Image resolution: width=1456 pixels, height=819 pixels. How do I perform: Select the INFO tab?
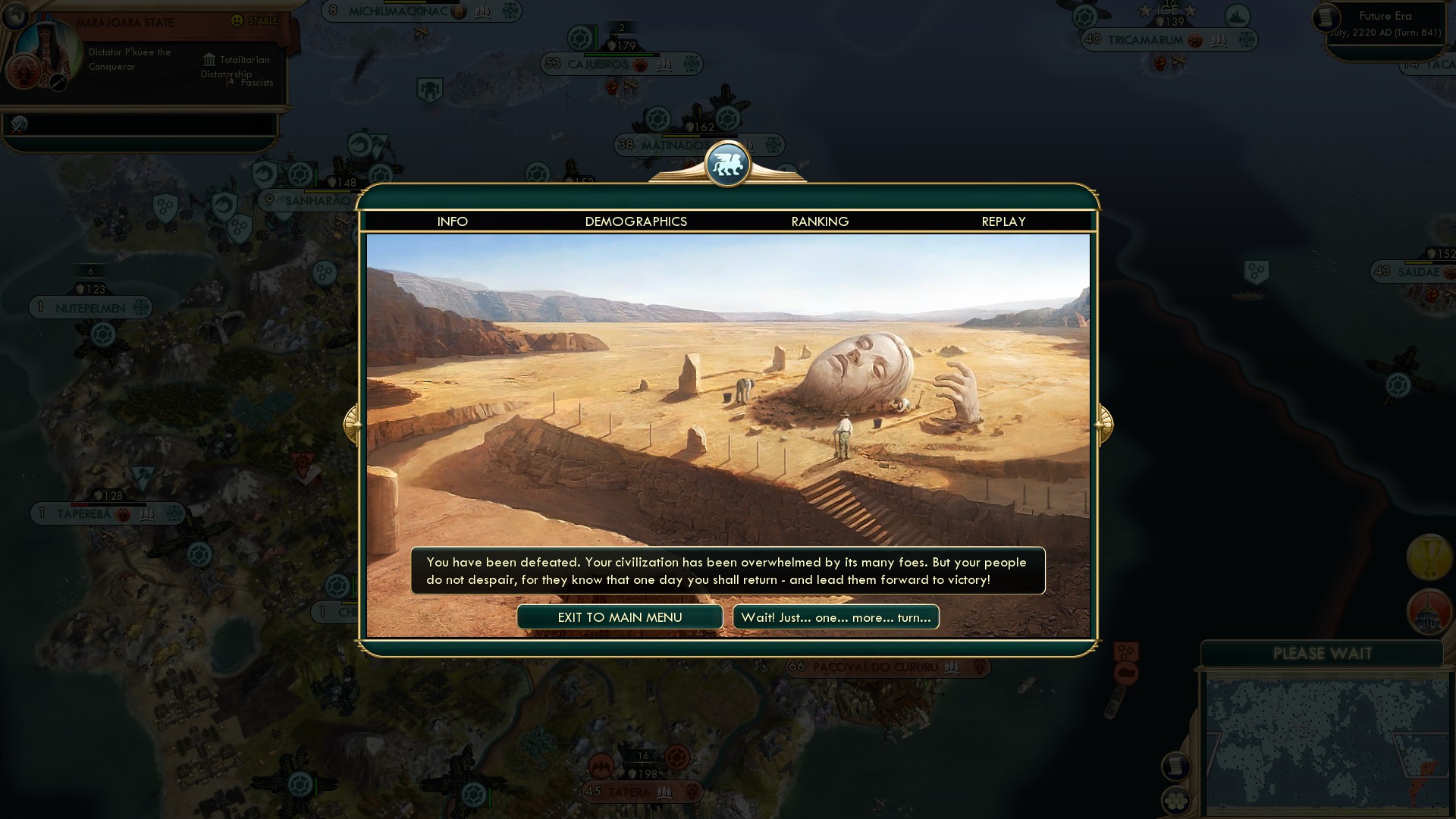coord(453,221)
